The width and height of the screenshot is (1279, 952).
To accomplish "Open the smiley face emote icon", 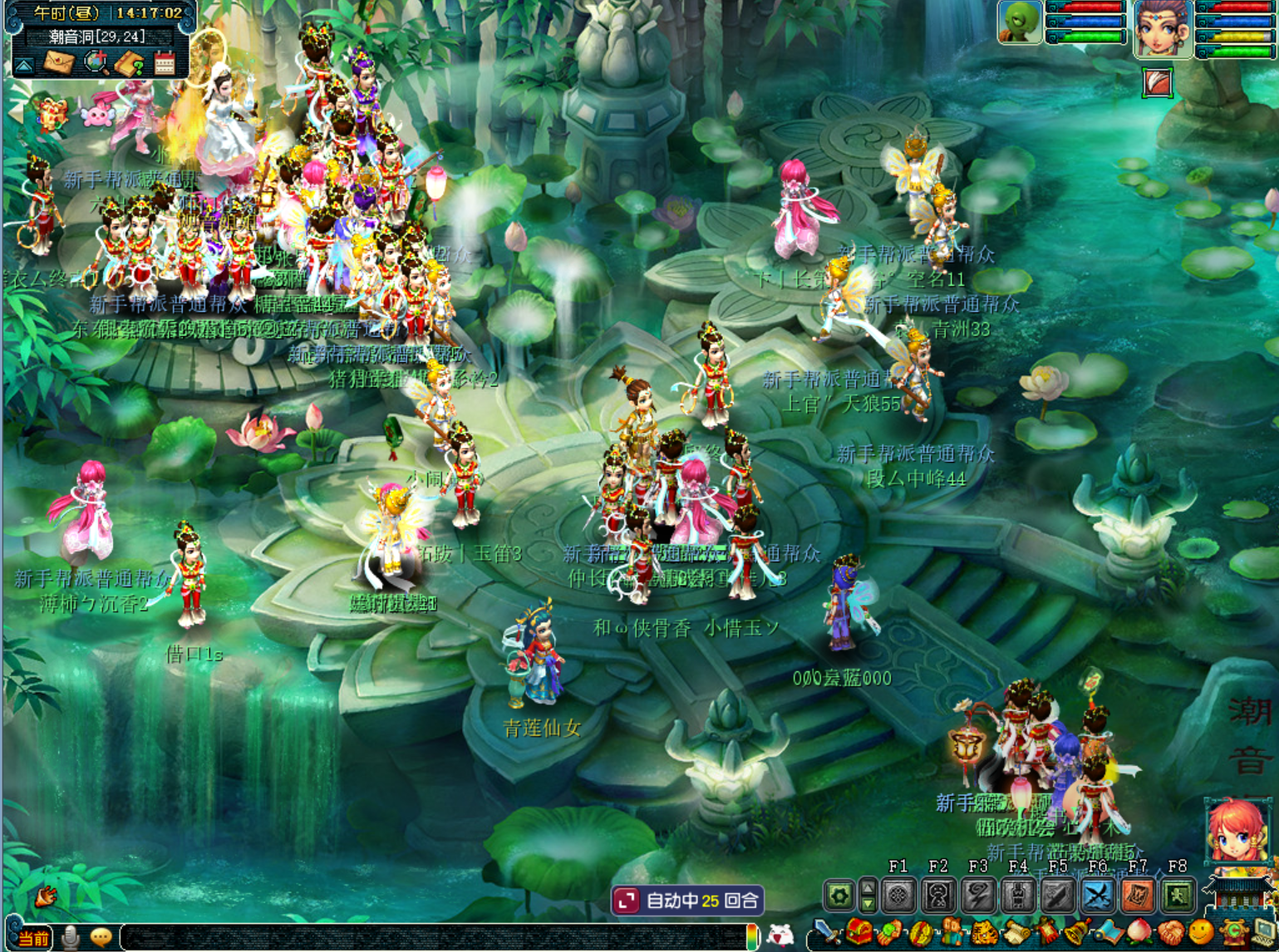I will point(1202,934).
